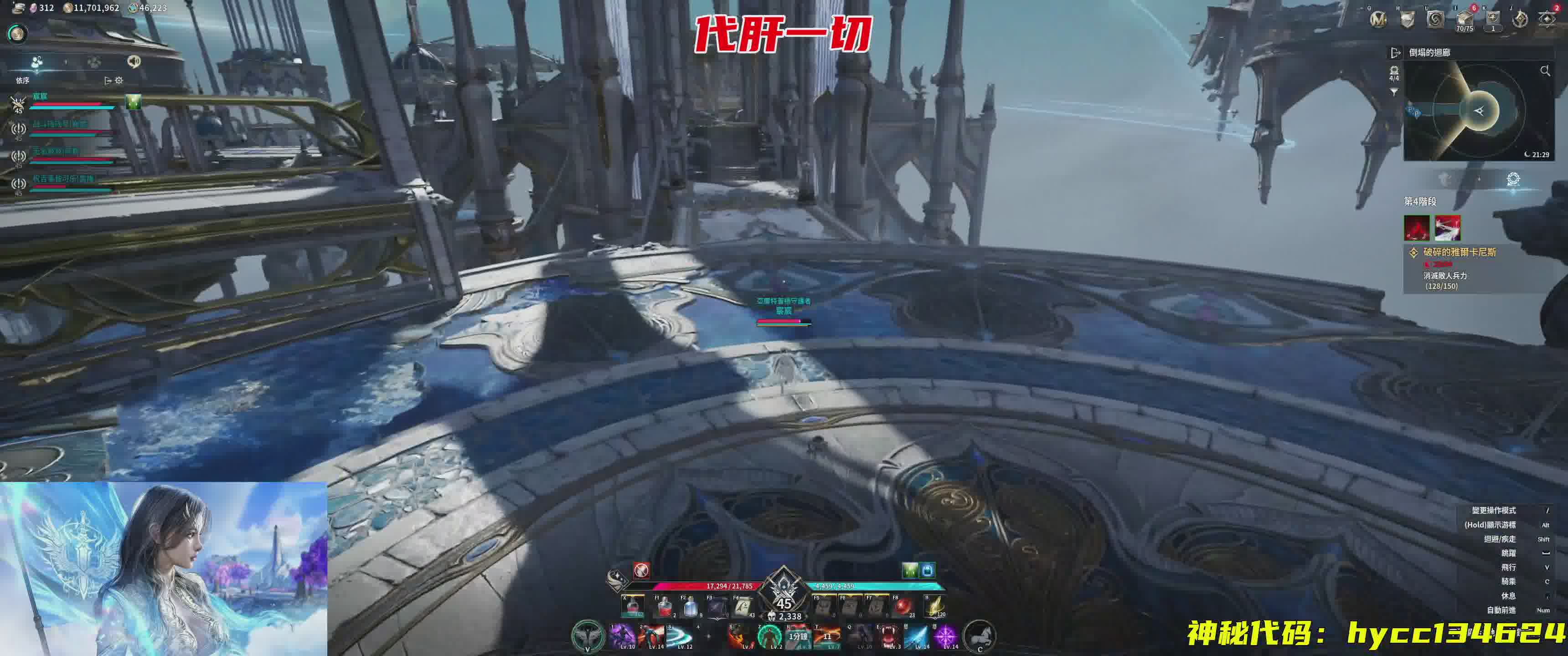Use the scroll item with count 43
1568x656 pixels.
tap(743, 606)
